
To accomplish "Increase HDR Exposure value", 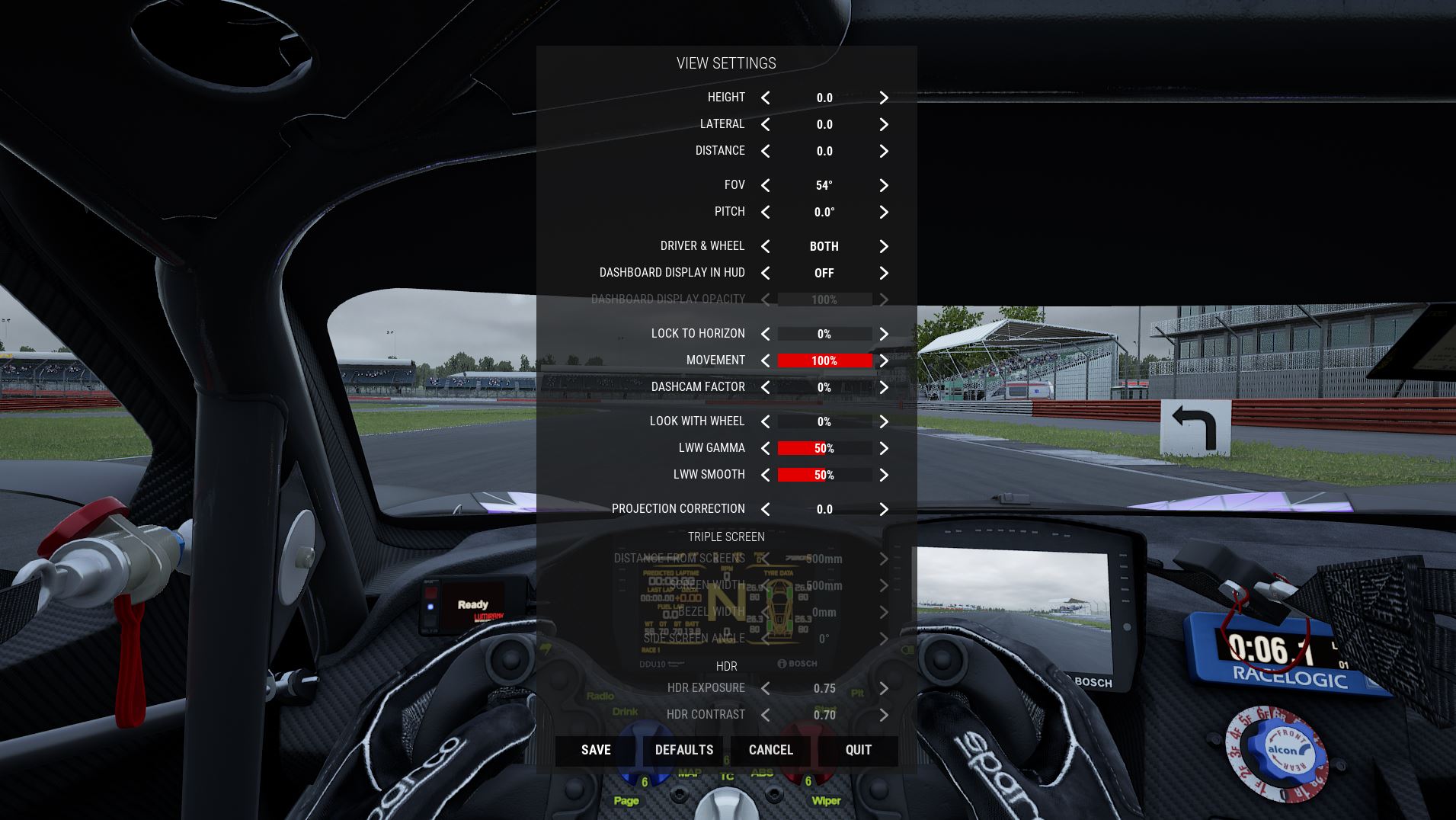I will 884,688.
